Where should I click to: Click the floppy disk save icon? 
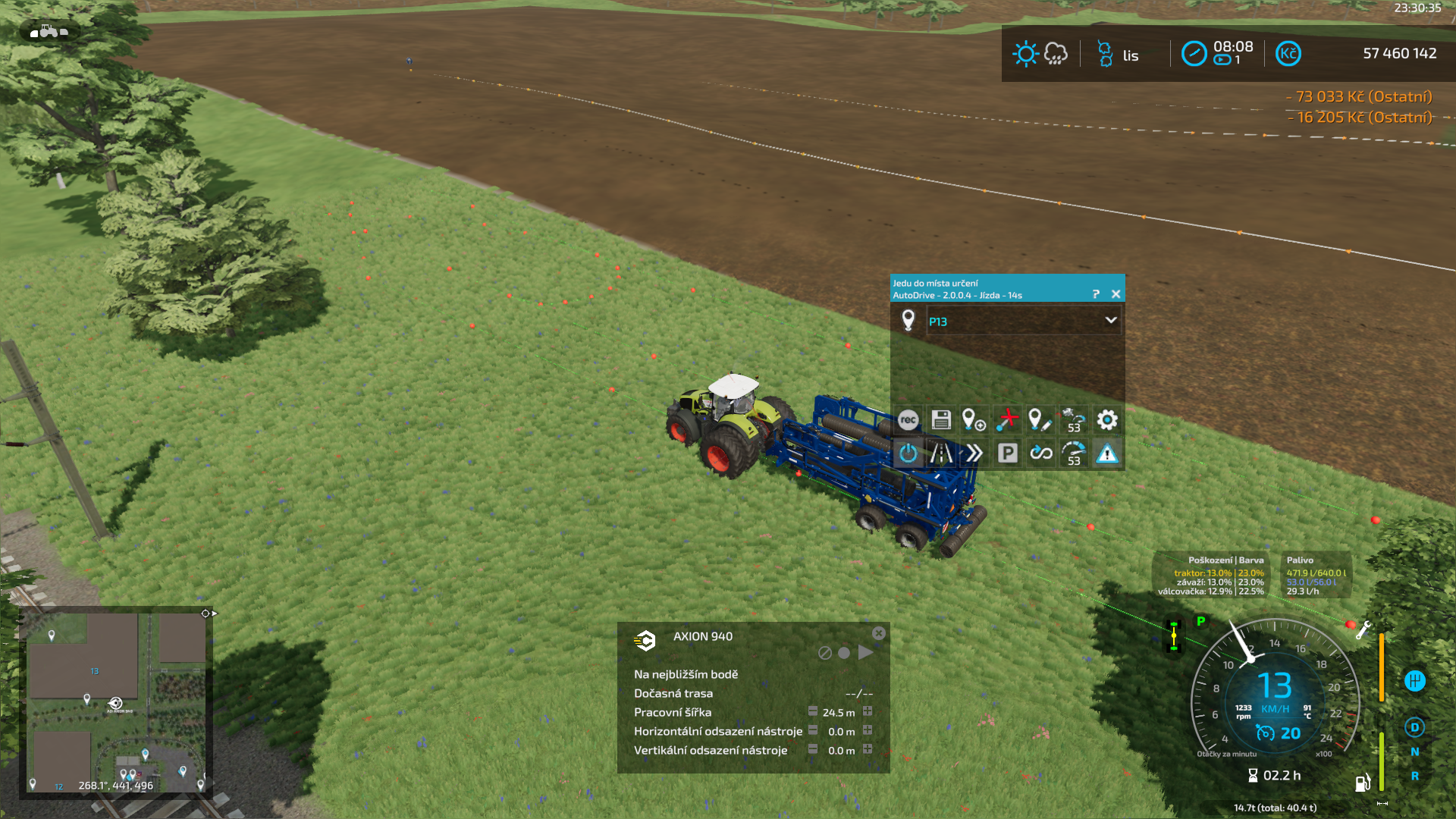point(941,420)
